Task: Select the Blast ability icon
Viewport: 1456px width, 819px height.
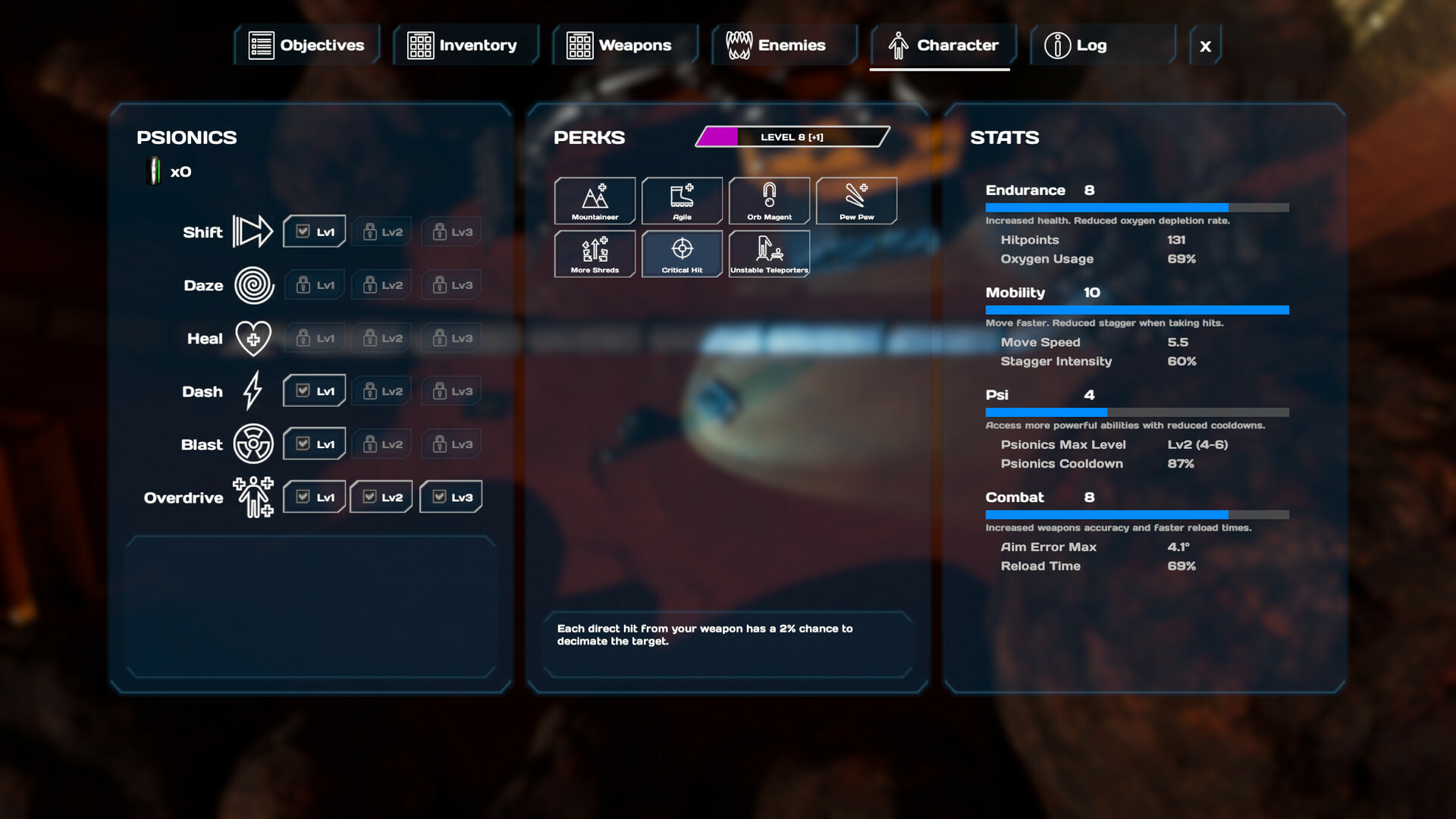Action: [253, 444]
